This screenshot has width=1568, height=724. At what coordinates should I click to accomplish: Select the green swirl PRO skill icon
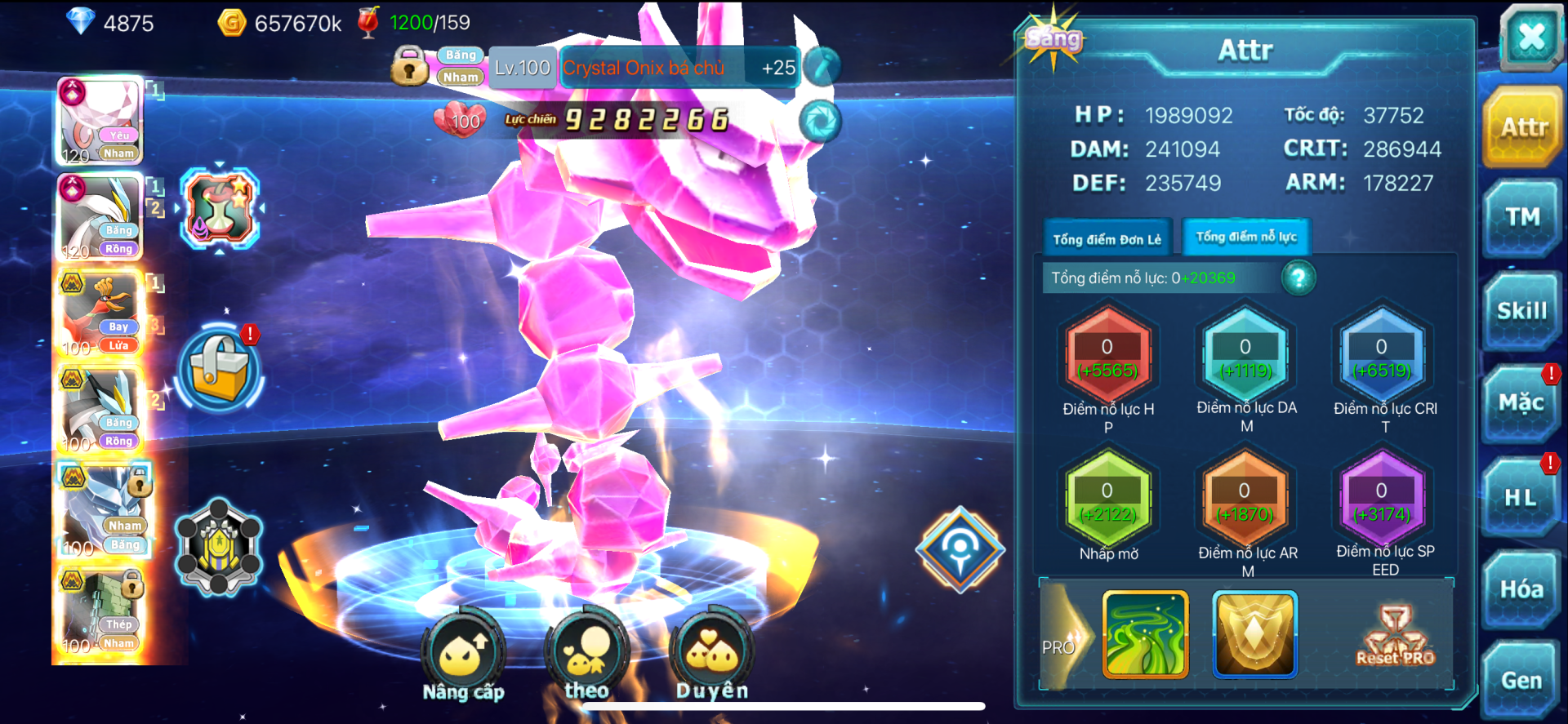point(1145,635)
